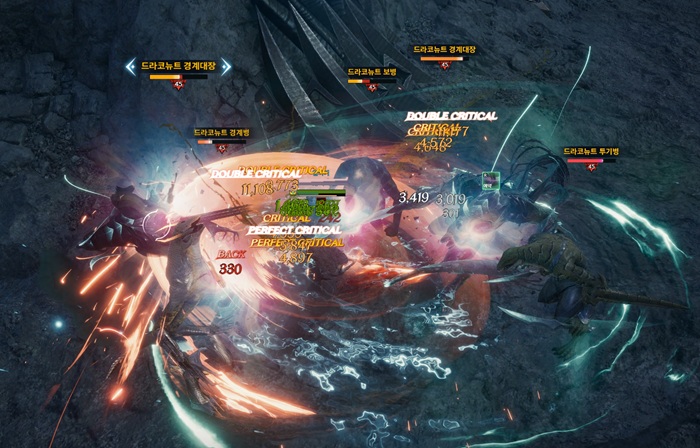
Task: Click the left arrow beside the targeted 드라코뉴트 경계대장 nameplate
Action: (x=131, y=66)
